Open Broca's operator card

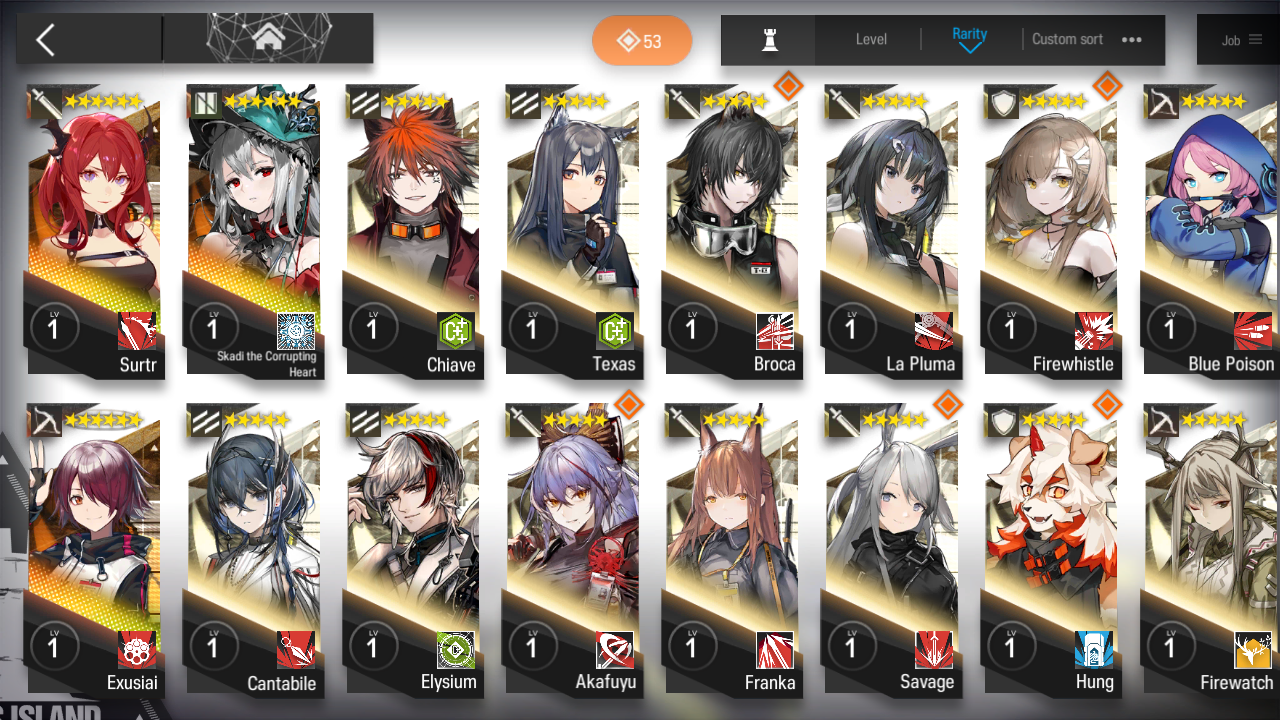(x=732, y=230)
